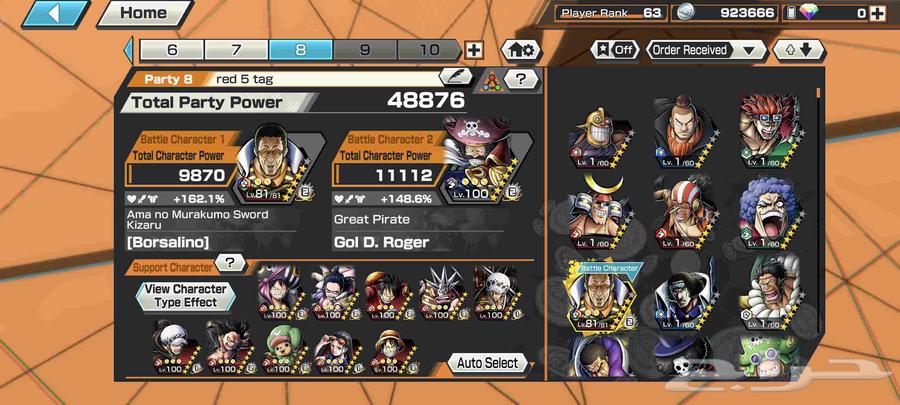Go back with the arrow button
900x405 pixels.
coord(46,14)
